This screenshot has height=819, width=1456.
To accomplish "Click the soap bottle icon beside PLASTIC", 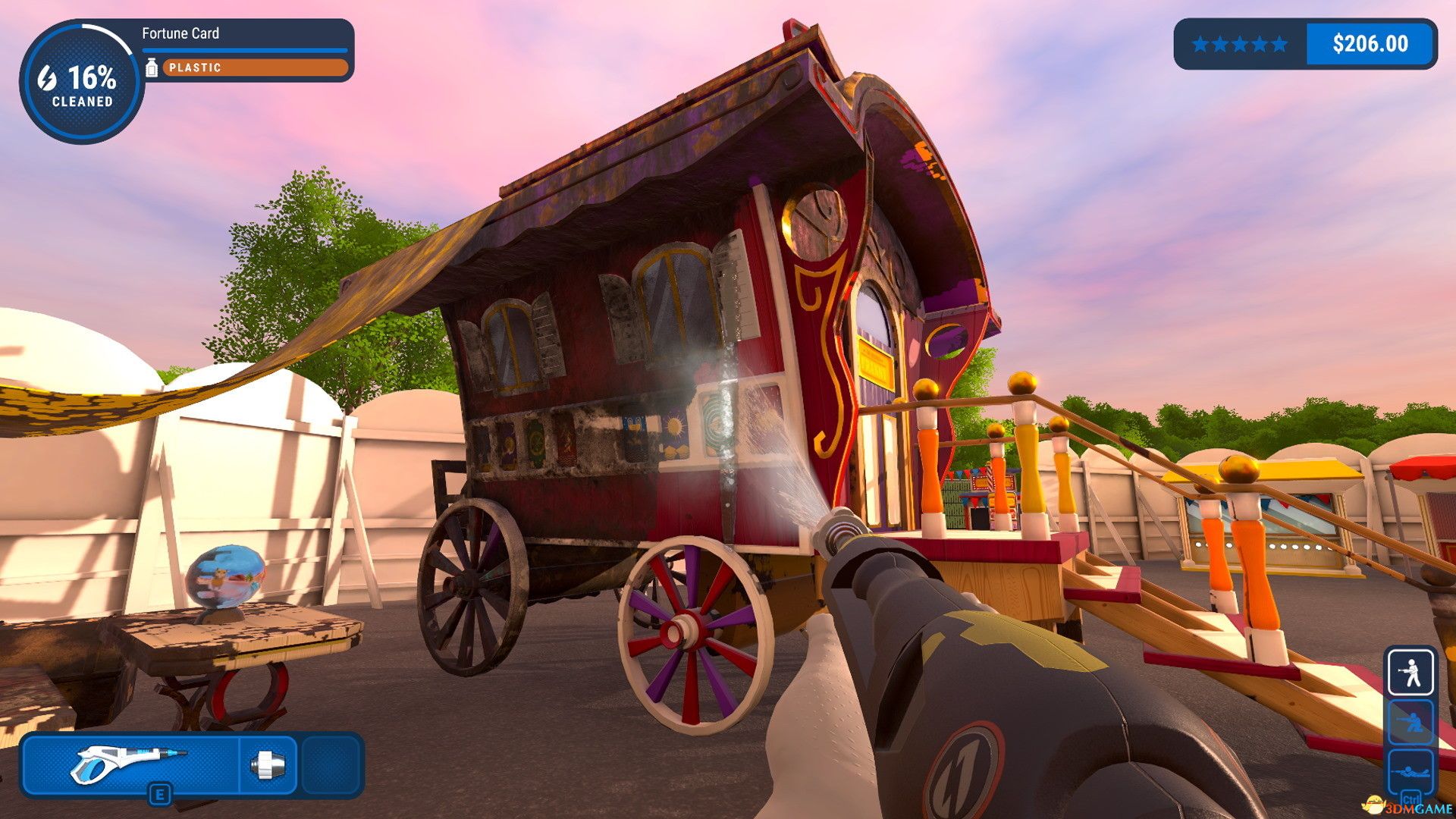I will click(x=154, y=67).
